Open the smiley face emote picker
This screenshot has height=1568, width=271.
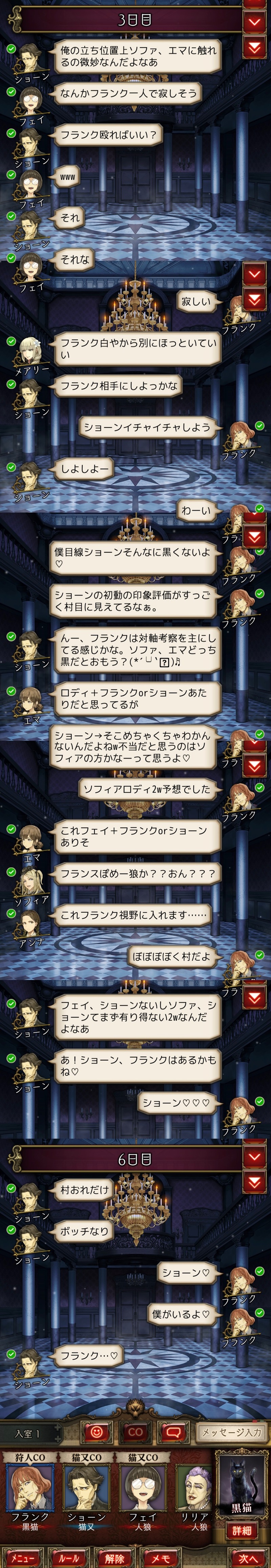click(97, 1432)
